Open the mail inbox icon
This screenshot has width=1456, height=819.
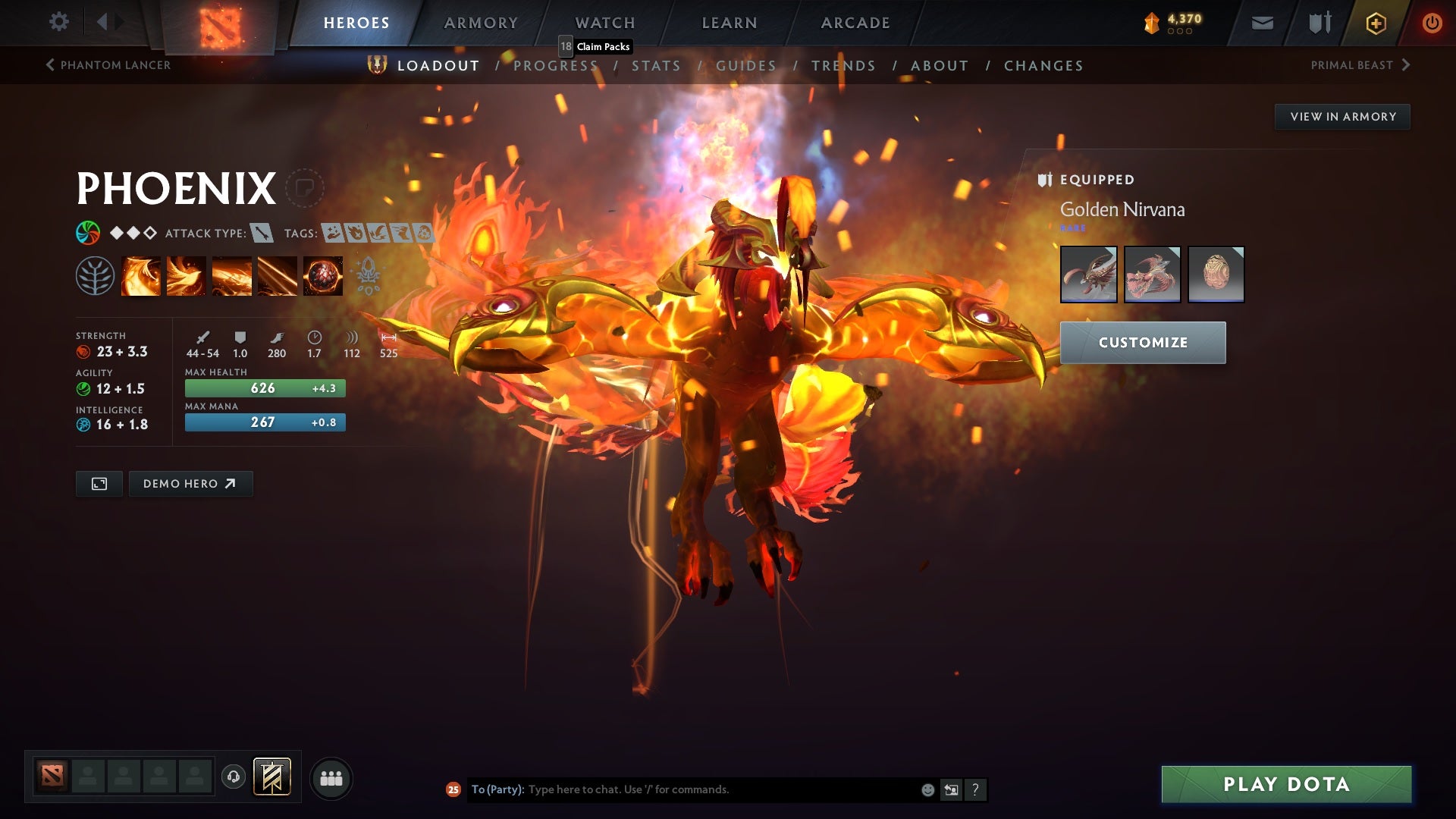[x=1261, y=23]
